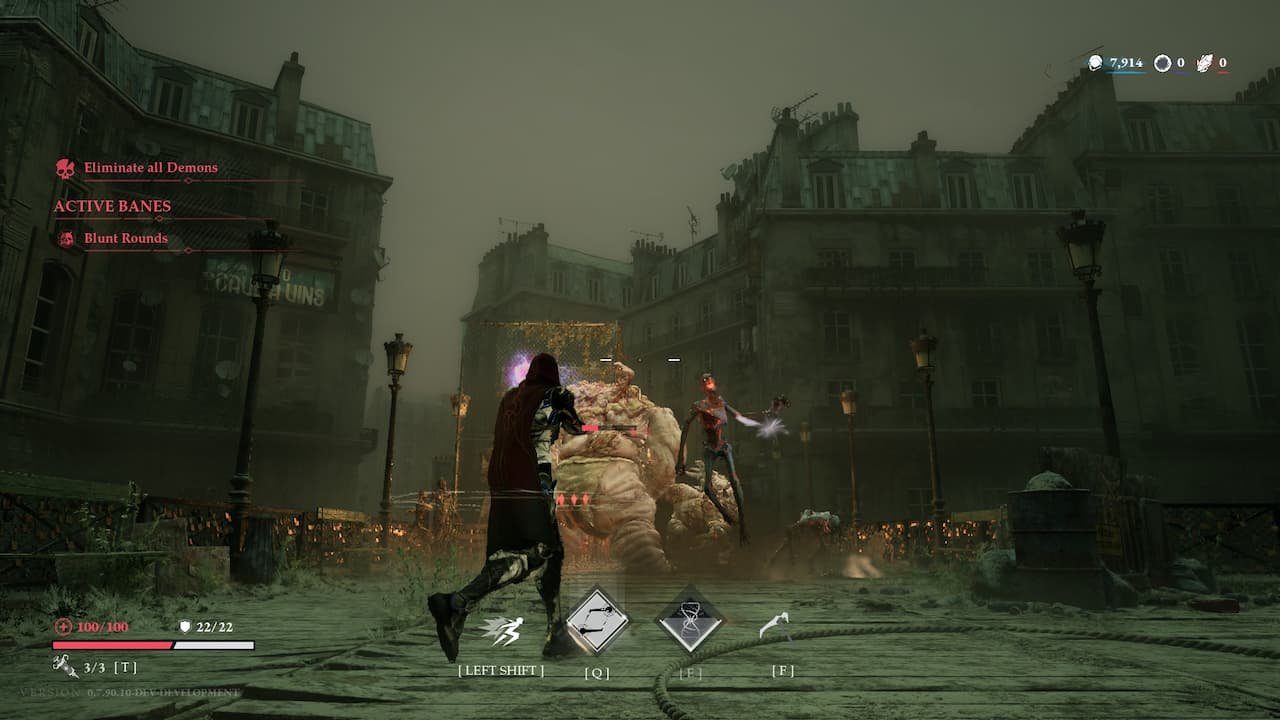Click the Eliminate all Demons objective
The width and height of the screenshot is (1280, 720).
tap(150, 168)
